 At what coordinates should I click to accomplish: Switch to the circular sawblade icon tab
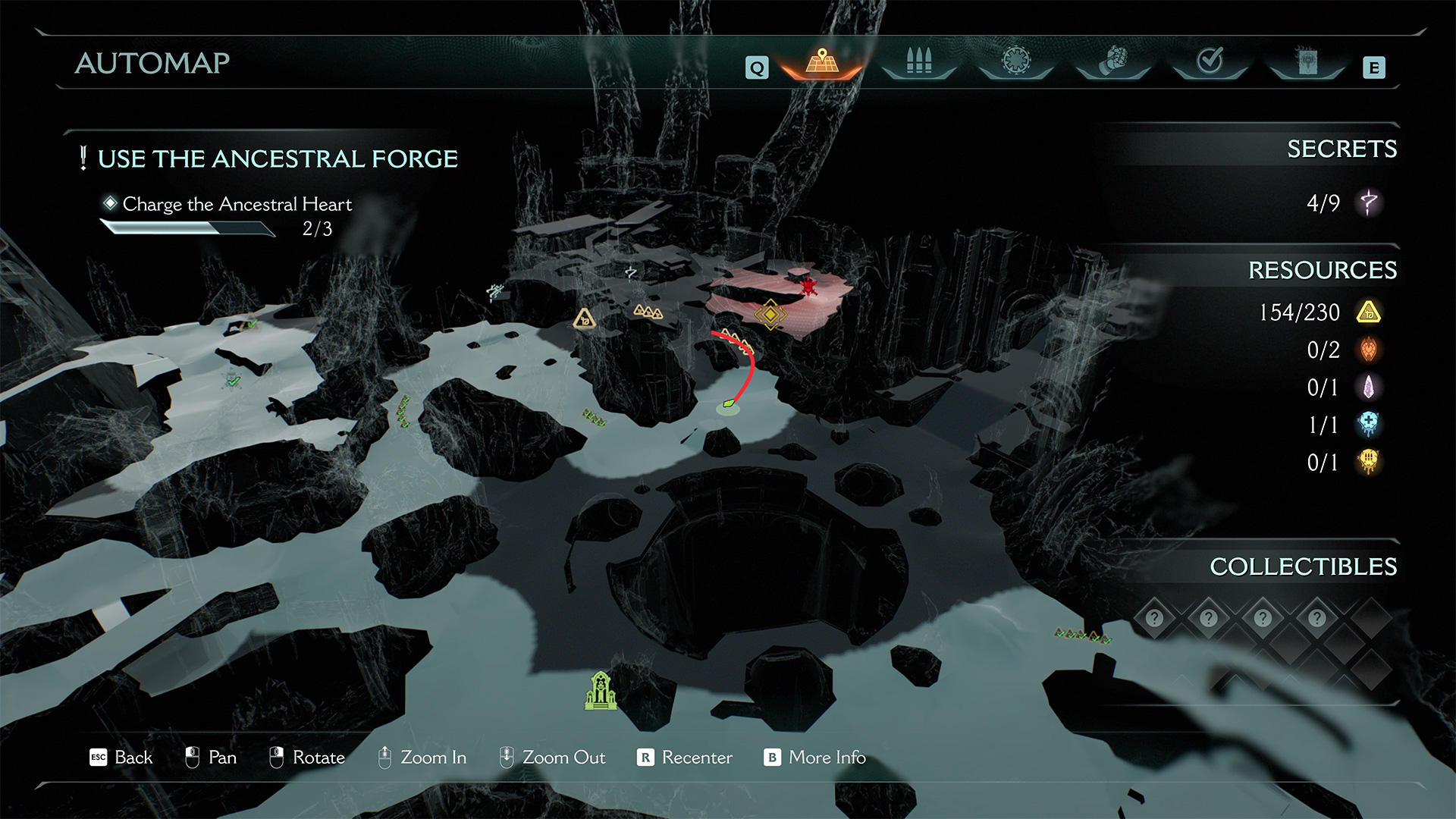click(1016, 61)
